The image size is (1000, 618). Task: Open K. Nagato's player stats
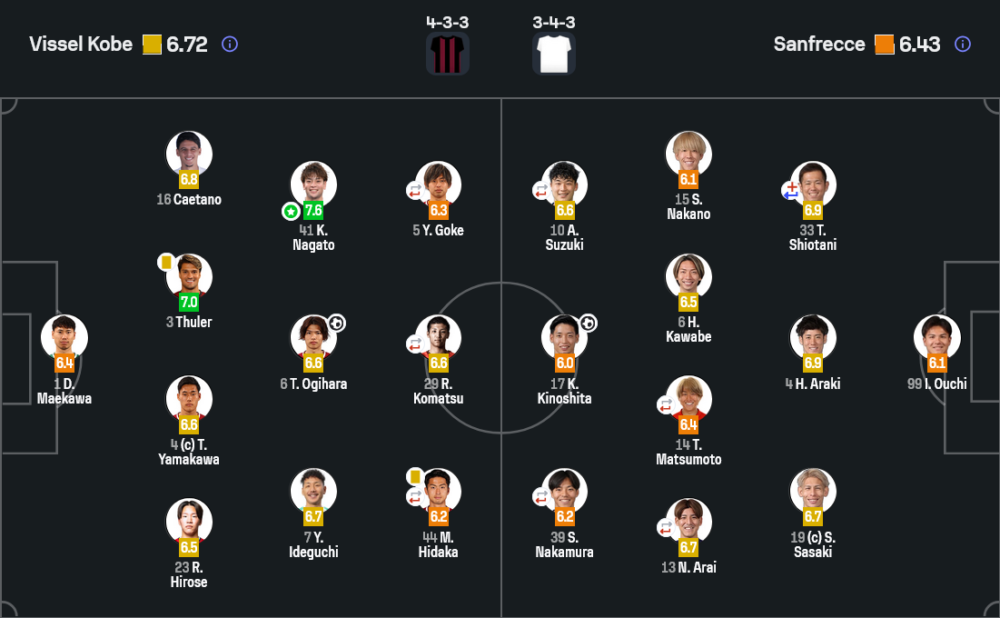(314, 185)
